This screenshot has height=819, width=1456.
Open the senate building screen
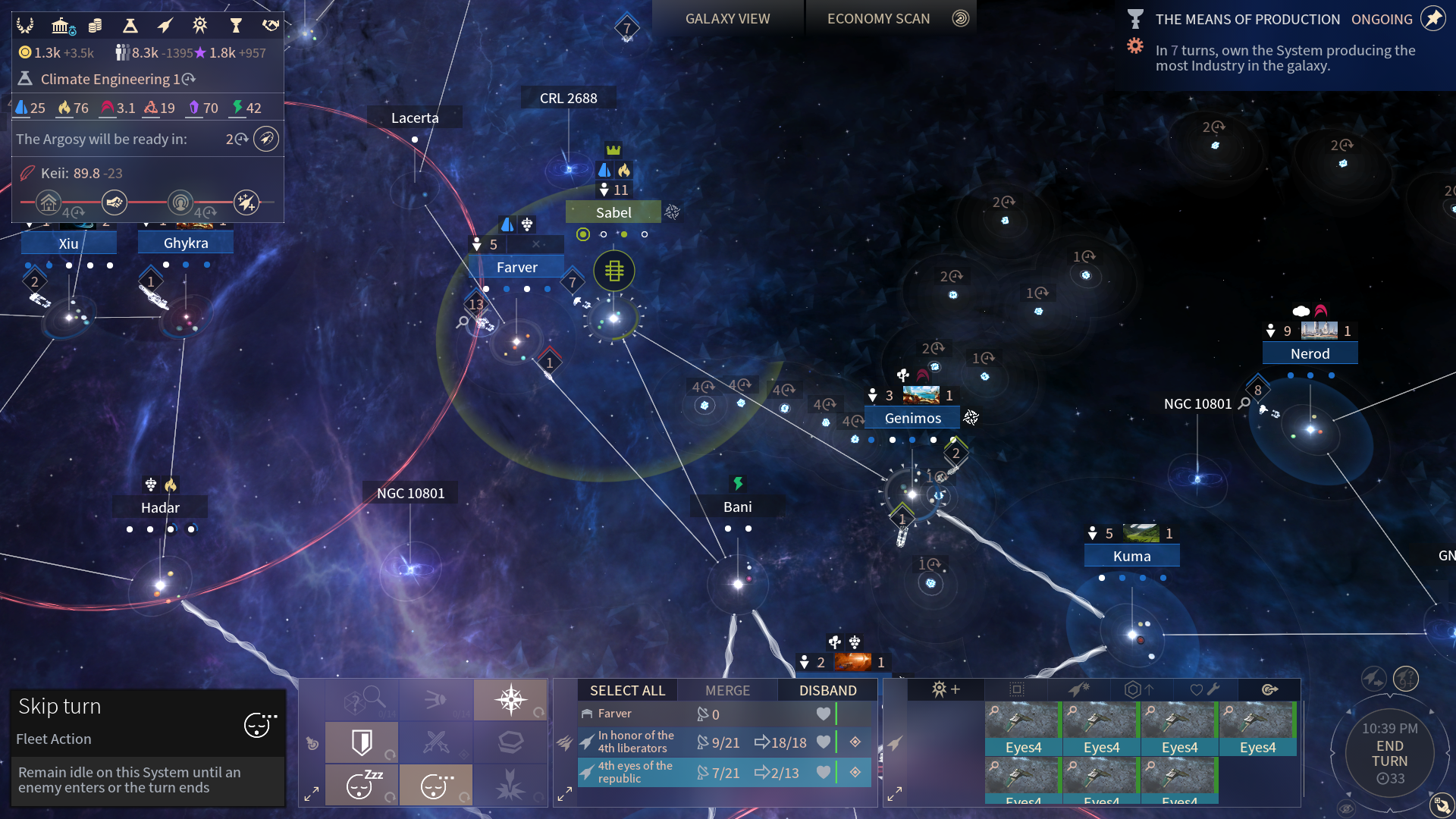[62, 27]
